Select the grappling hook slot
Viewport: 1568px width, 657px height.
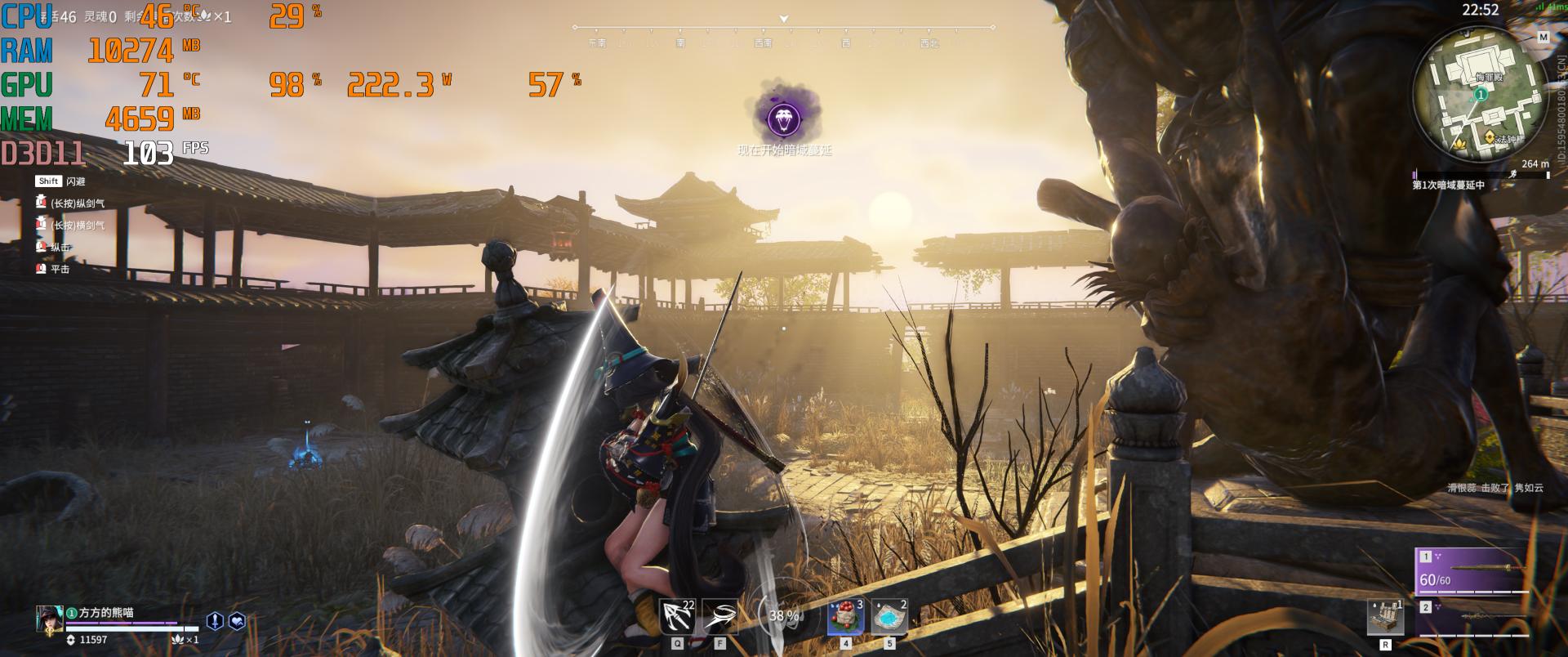tap(677, 617)
